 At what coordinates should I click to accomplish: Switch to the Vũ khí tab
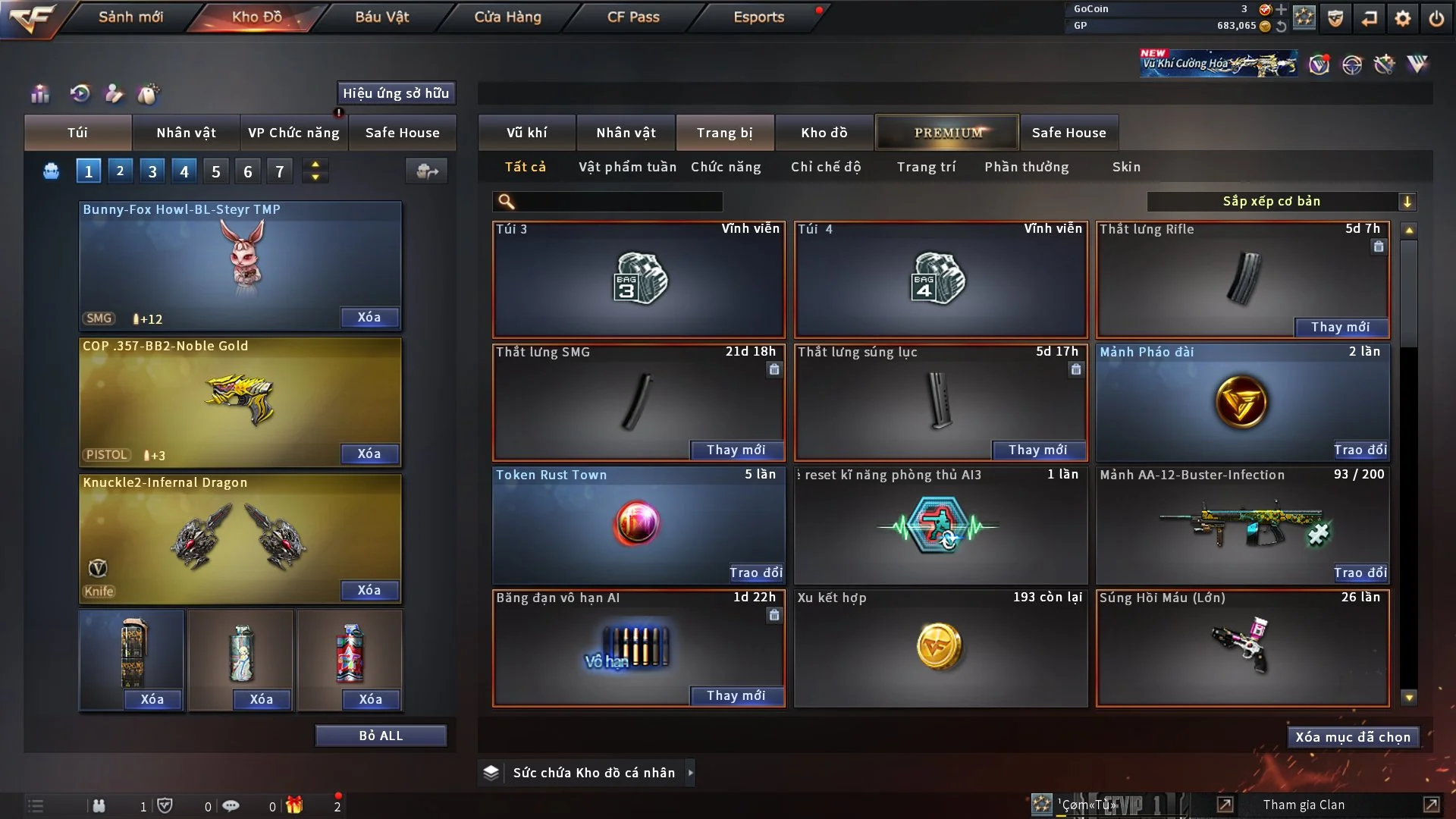(x=526, y=133)
